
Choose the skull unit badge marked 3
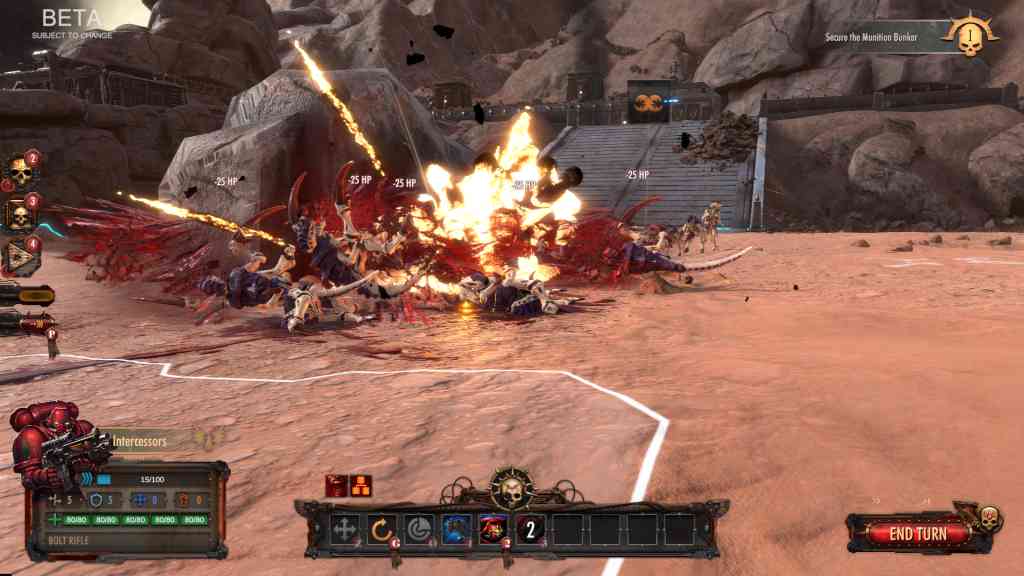click(20, 214)
